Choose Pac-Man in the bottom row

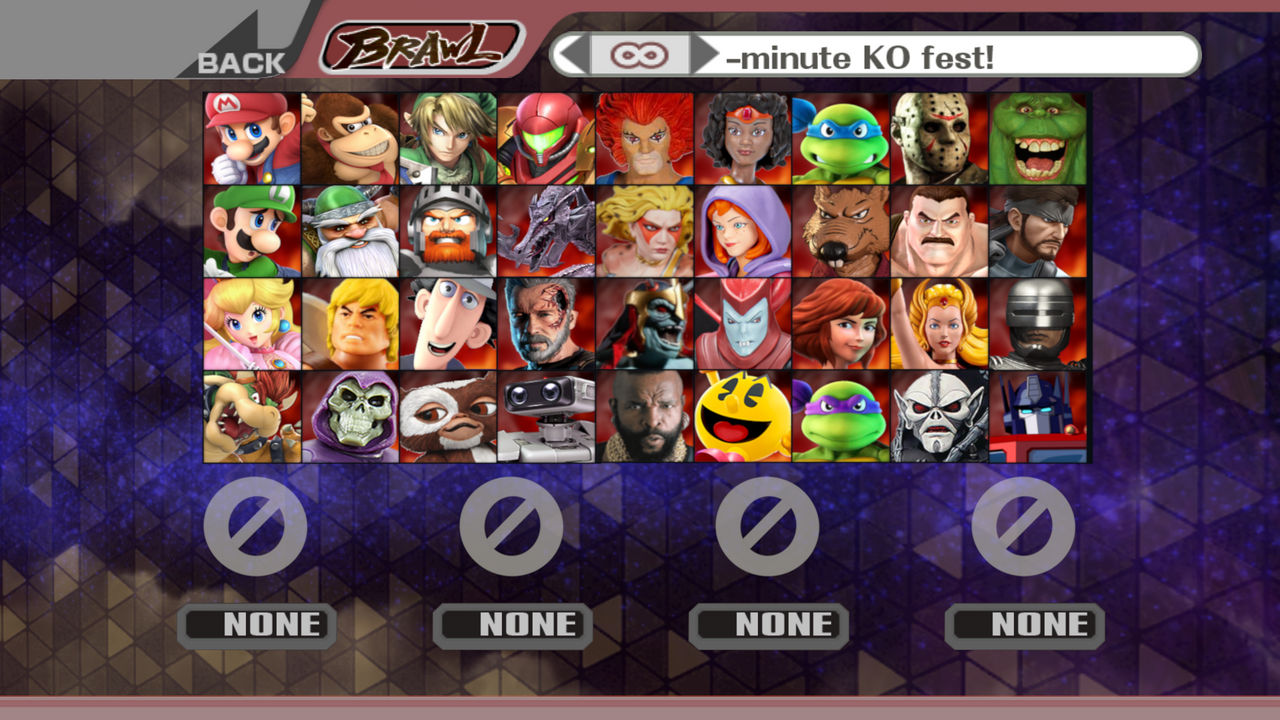coord(737,416)
